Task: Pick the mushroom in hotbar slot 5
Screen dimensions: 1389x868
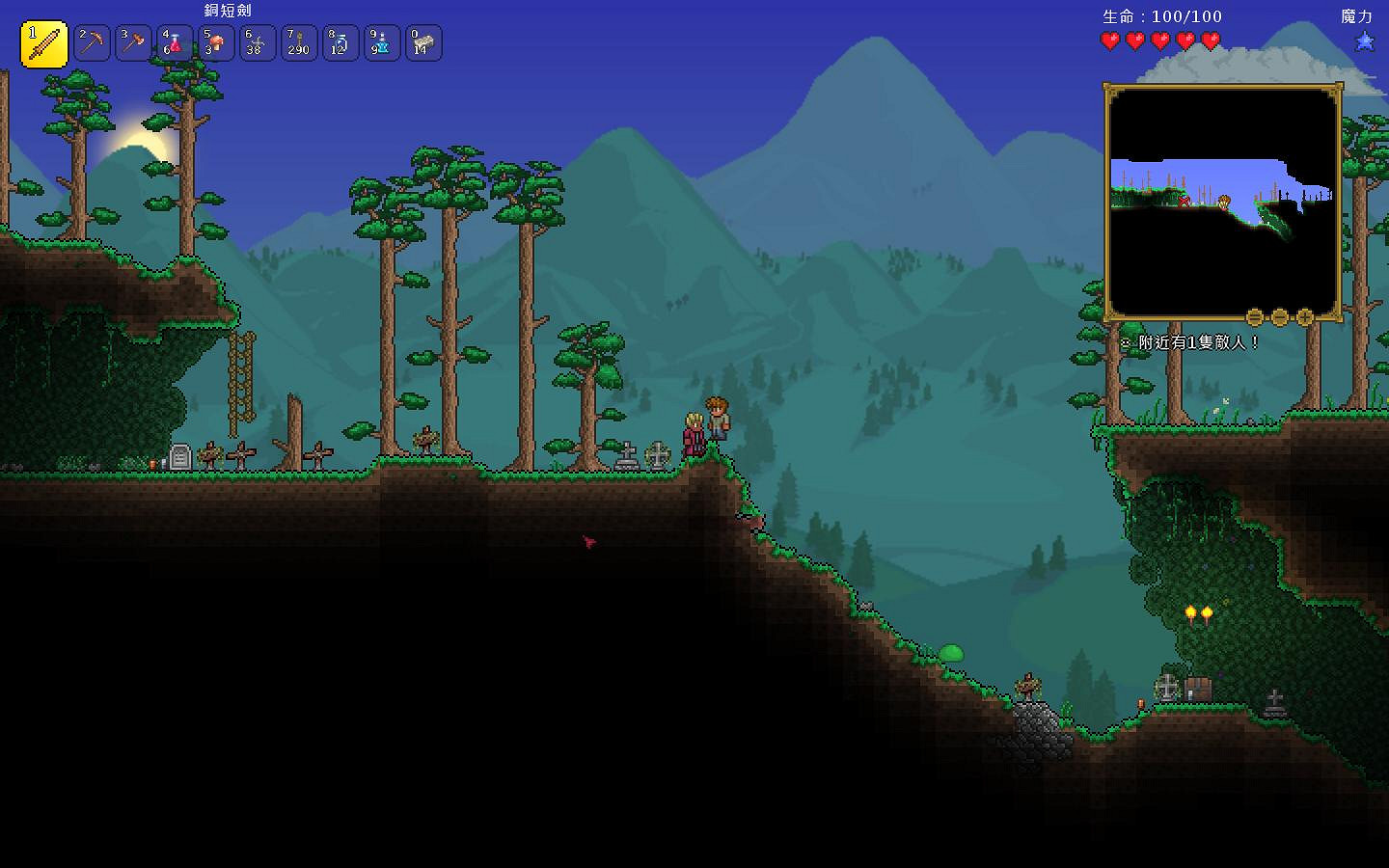Action: (216, 43)
